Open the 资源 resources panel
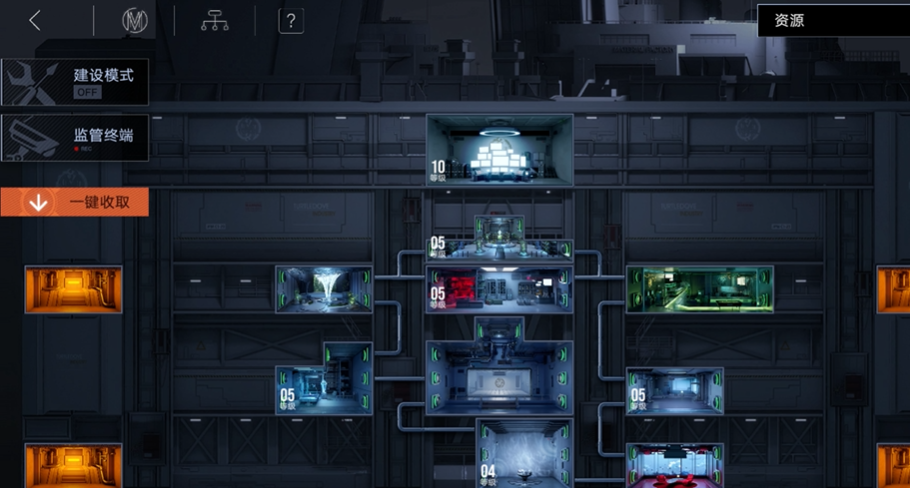The width and height of the screenshot is (910, 488). (x=832, y=20)
